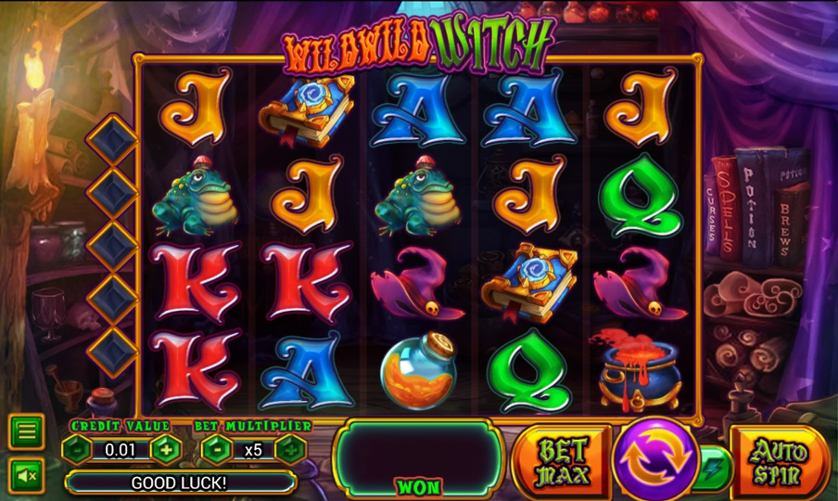This screenshot has width=838, height=501.
Task: Increase the credit value
Action: [166, 449]
